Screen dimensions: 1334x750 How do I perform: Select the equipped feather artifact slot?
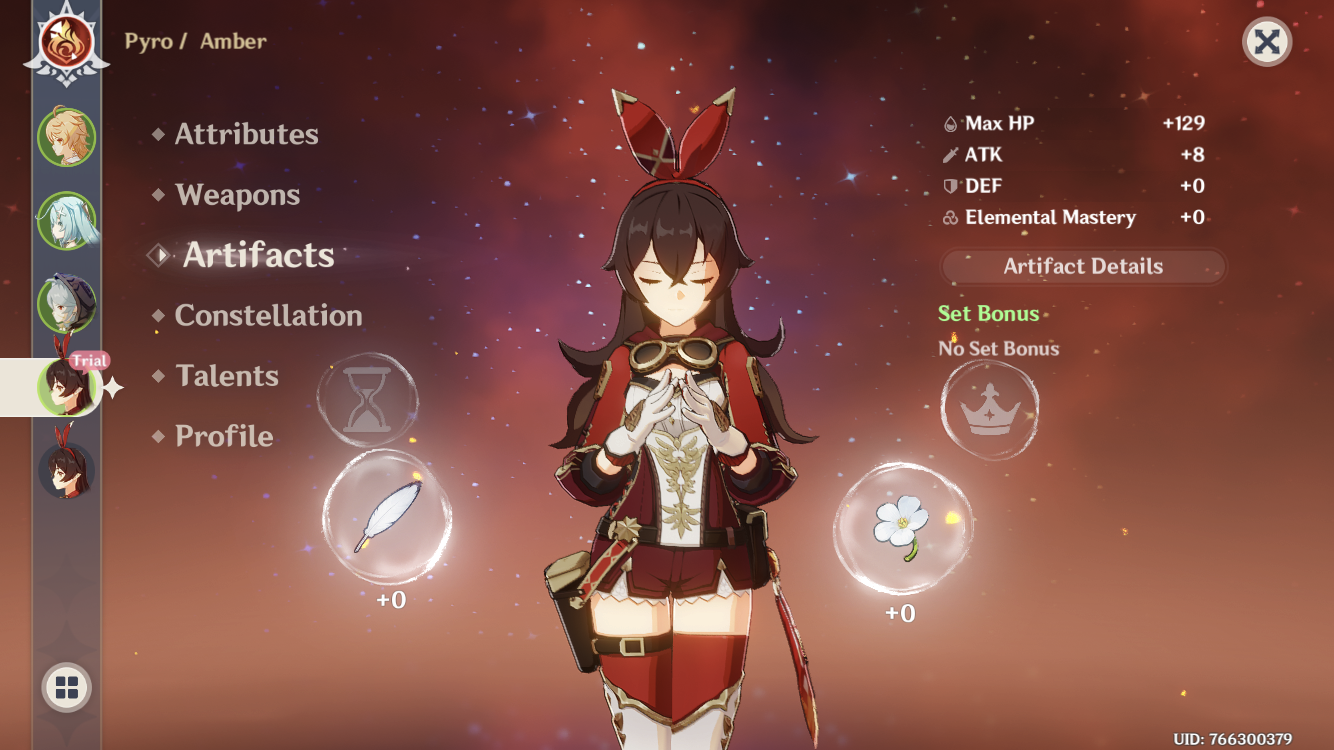tap(387, 517)
